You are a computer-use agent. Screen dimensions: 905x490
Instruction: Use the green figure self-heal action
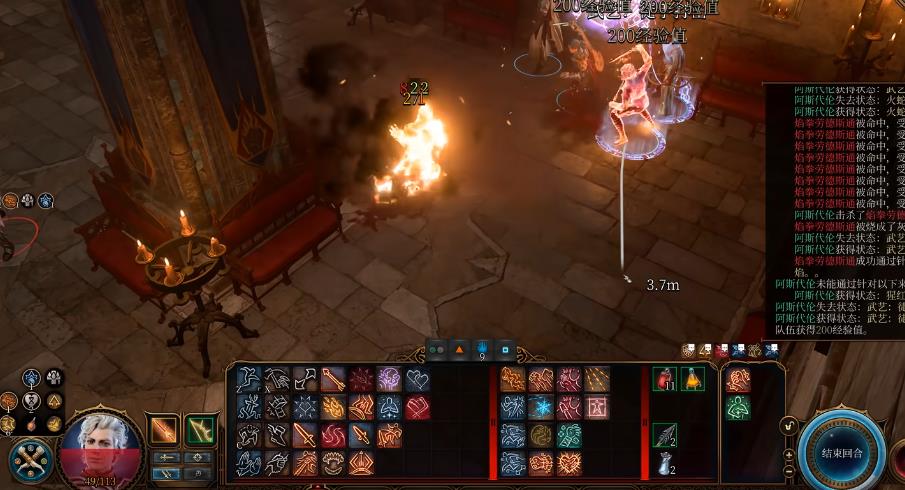point(738,408)
